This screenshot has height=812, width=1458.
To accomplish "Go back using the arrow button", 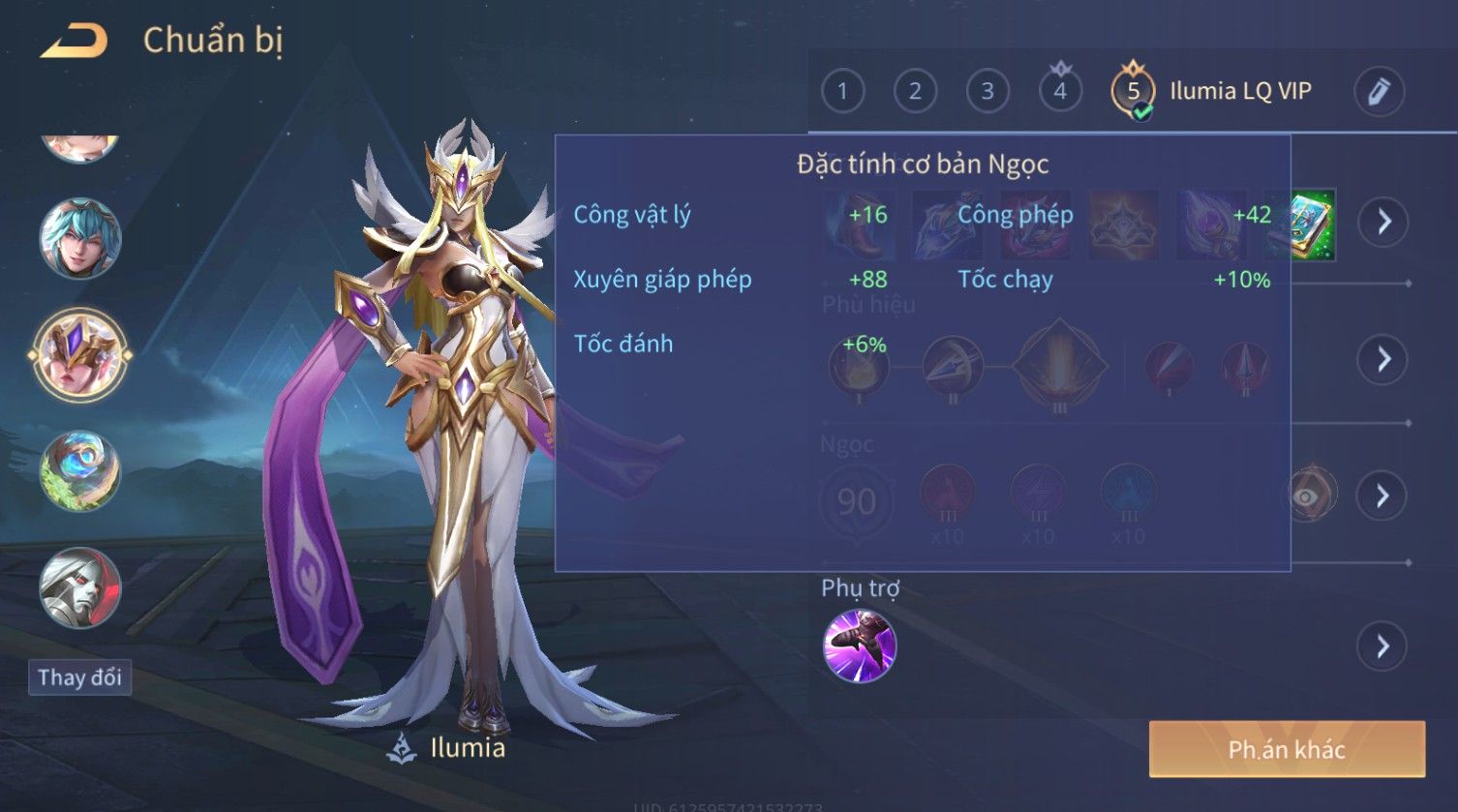I will [74, 42].
